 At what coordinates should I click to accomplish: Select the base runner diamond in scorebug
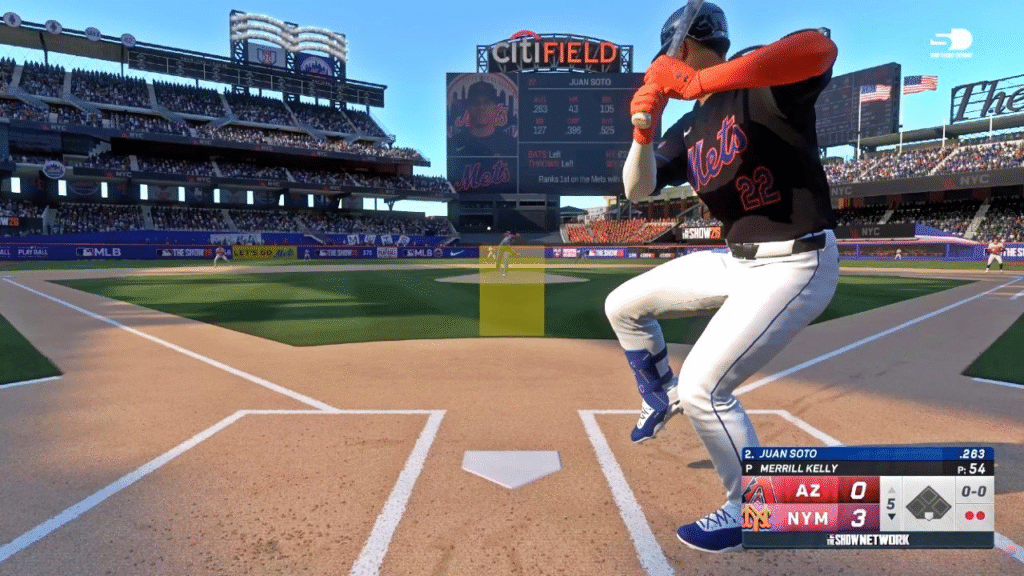(x=928, y=503)
